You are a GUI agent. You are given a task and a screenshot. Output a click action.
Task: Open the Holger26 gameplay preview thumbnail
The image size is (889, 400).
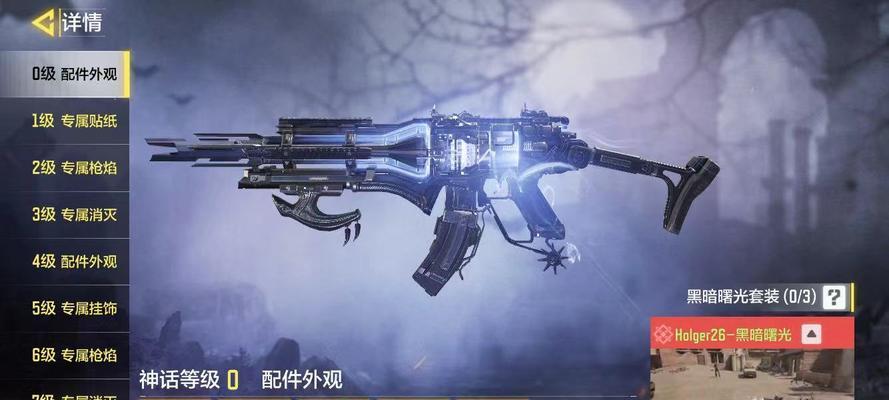coord(752,374)
